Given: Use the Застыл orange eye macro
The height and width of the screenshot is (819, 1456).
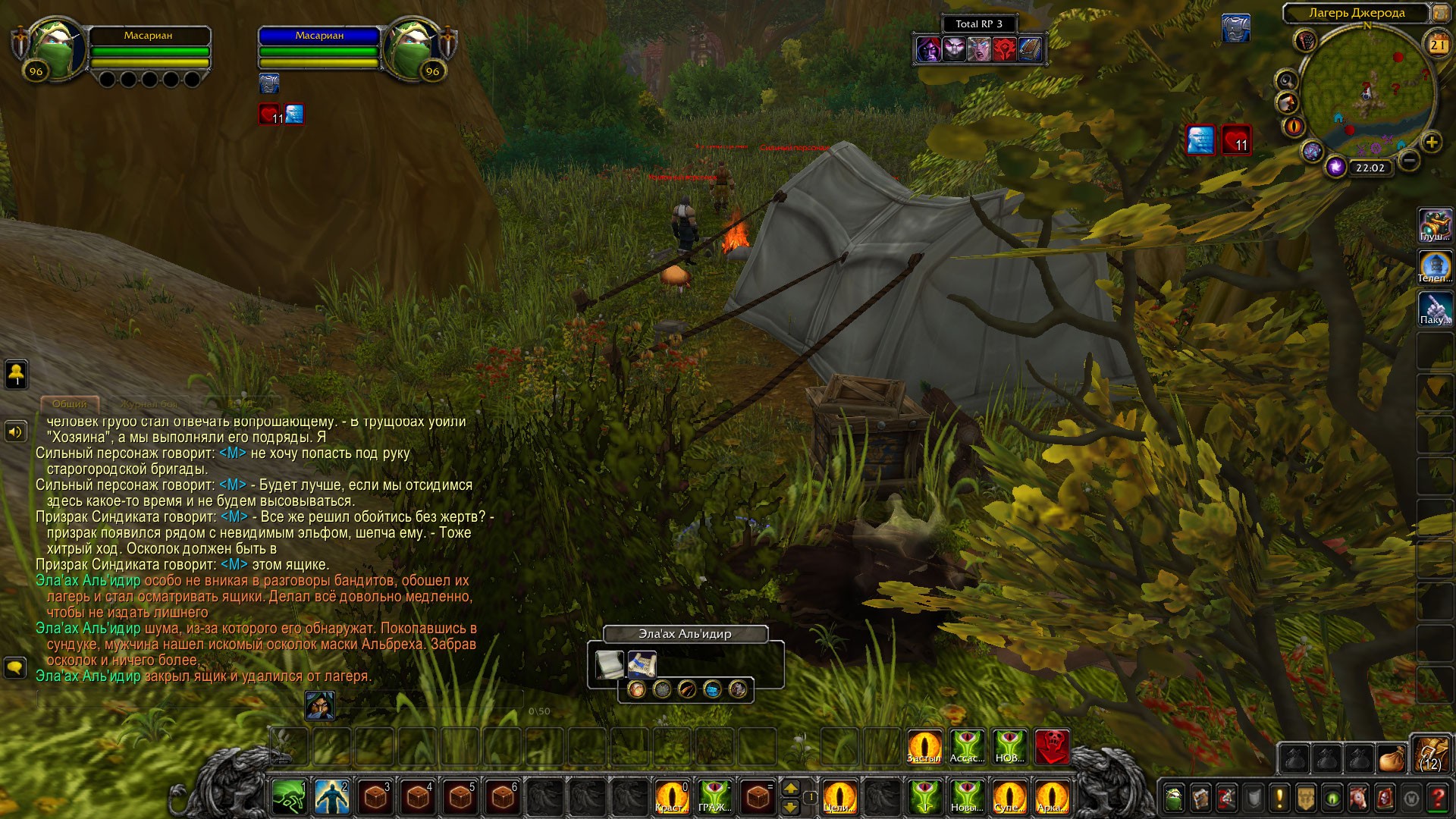Looking at the screenshot, I should pos(924,747).
